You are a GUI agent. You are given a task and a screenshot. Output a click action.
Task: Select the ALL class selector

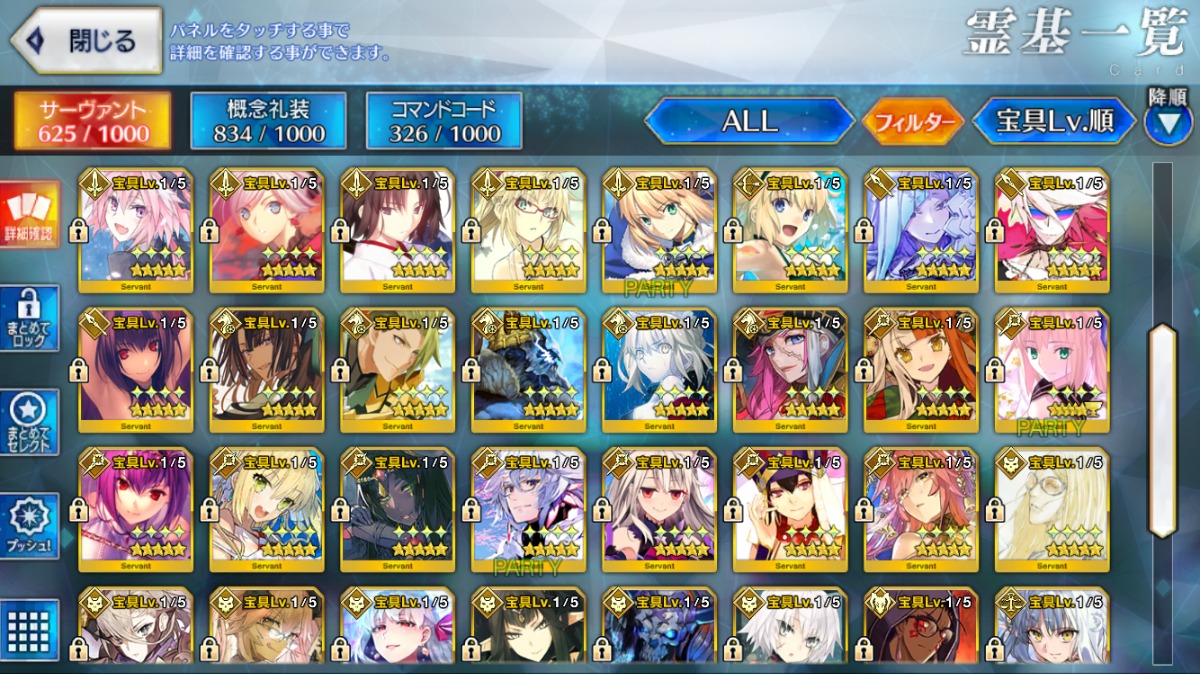(749, 122)
